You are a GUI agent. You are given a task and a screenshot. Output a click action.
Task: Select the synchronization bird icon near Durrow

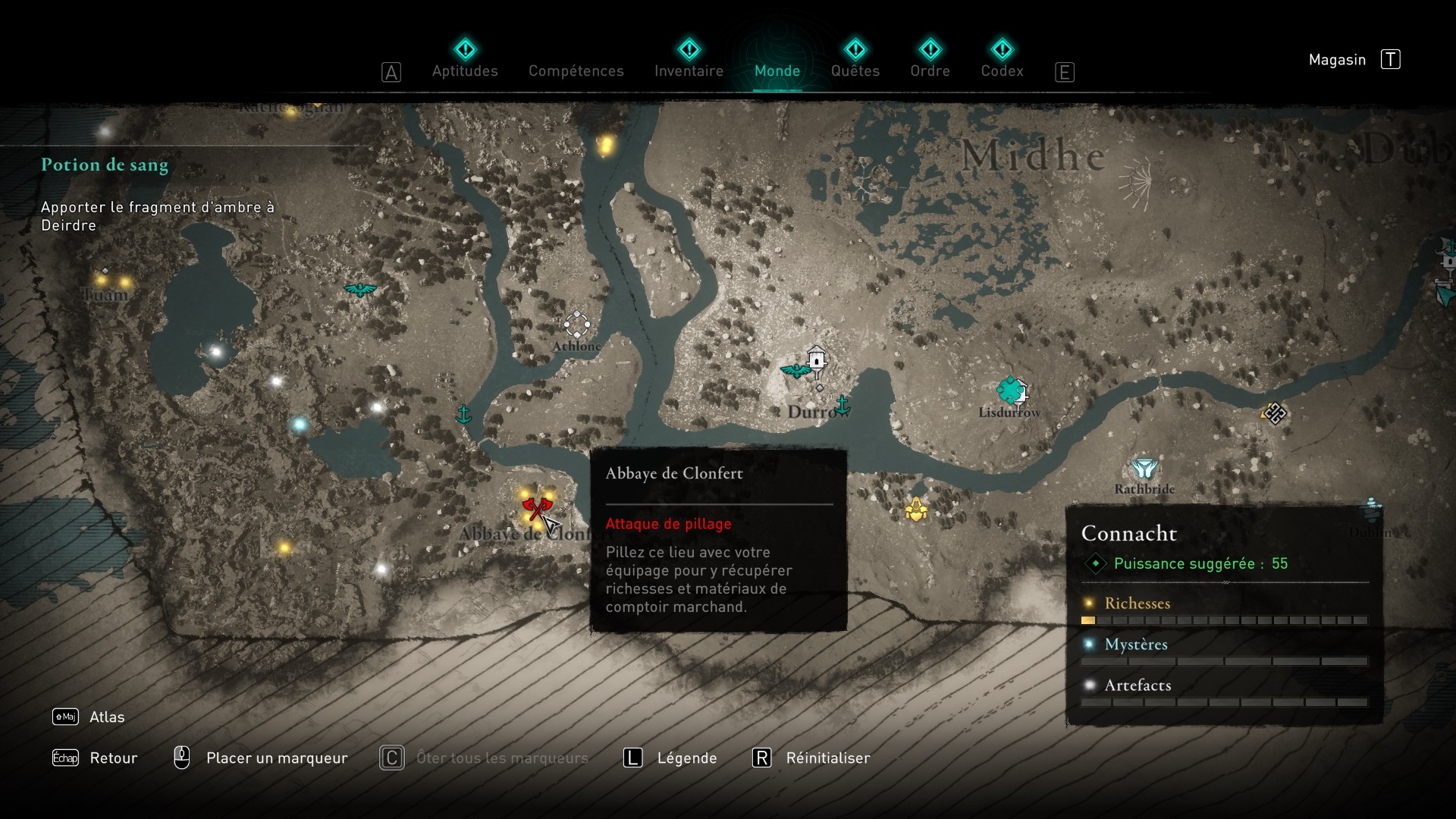point(795,372)
